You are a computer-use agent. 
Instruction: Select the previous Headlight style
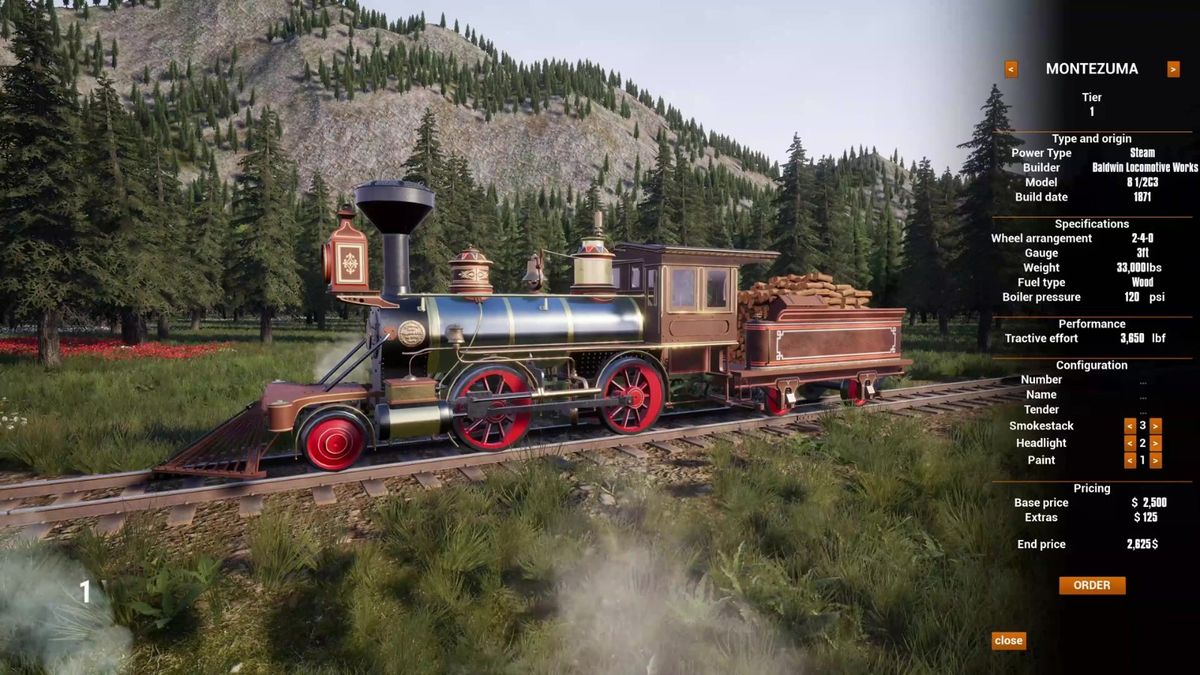tap(1130, 443)
